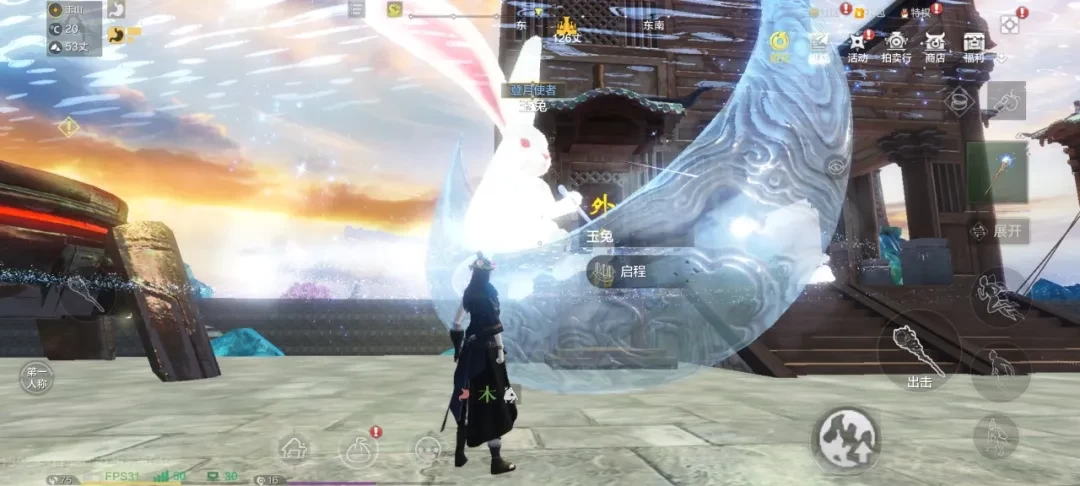Open the yellow circular swirl icon
The image size is (1080, 486).
[x=778, y=41]
